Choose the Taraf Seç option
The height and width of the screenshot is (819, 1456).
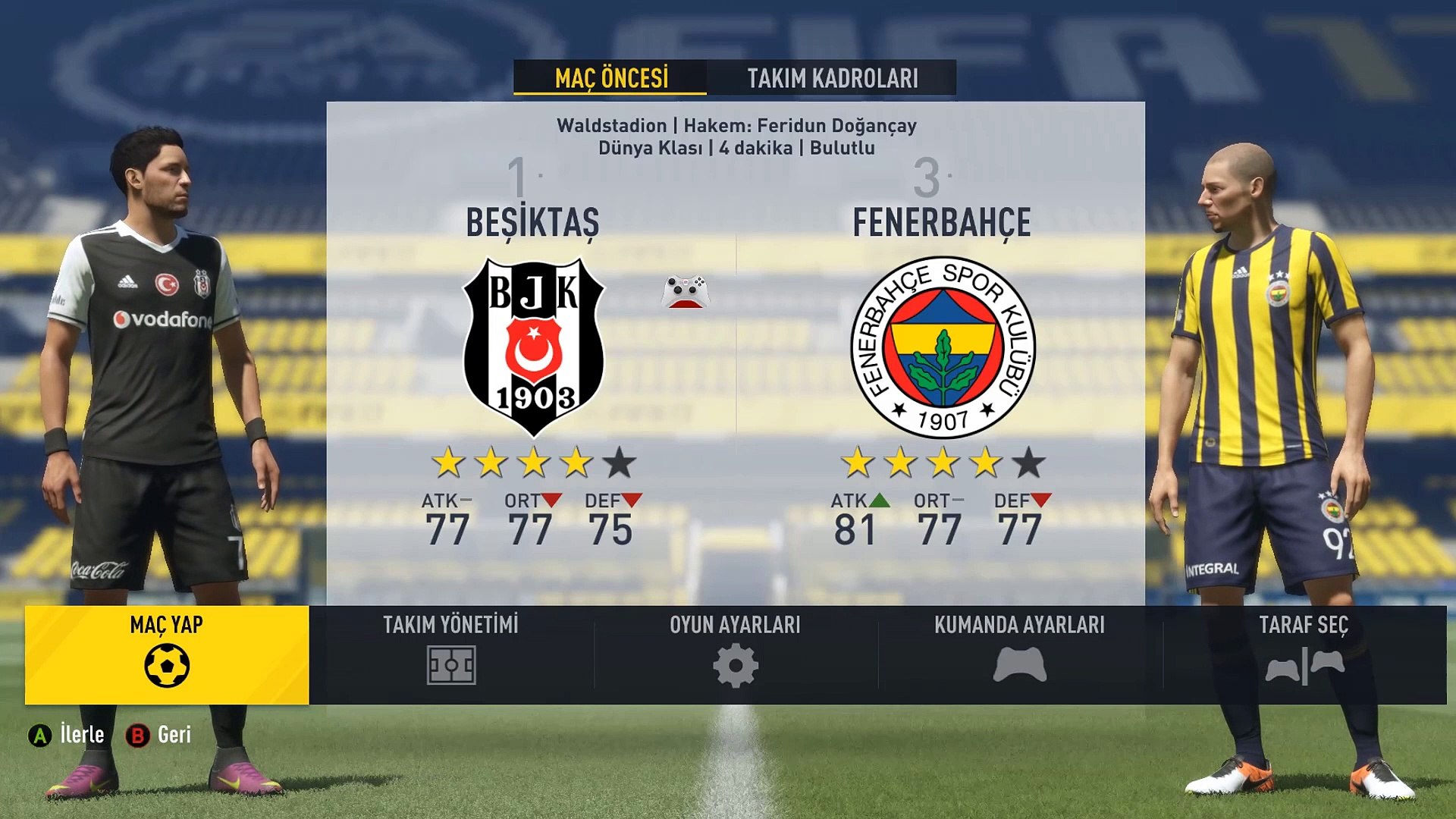click(1304, 654)
